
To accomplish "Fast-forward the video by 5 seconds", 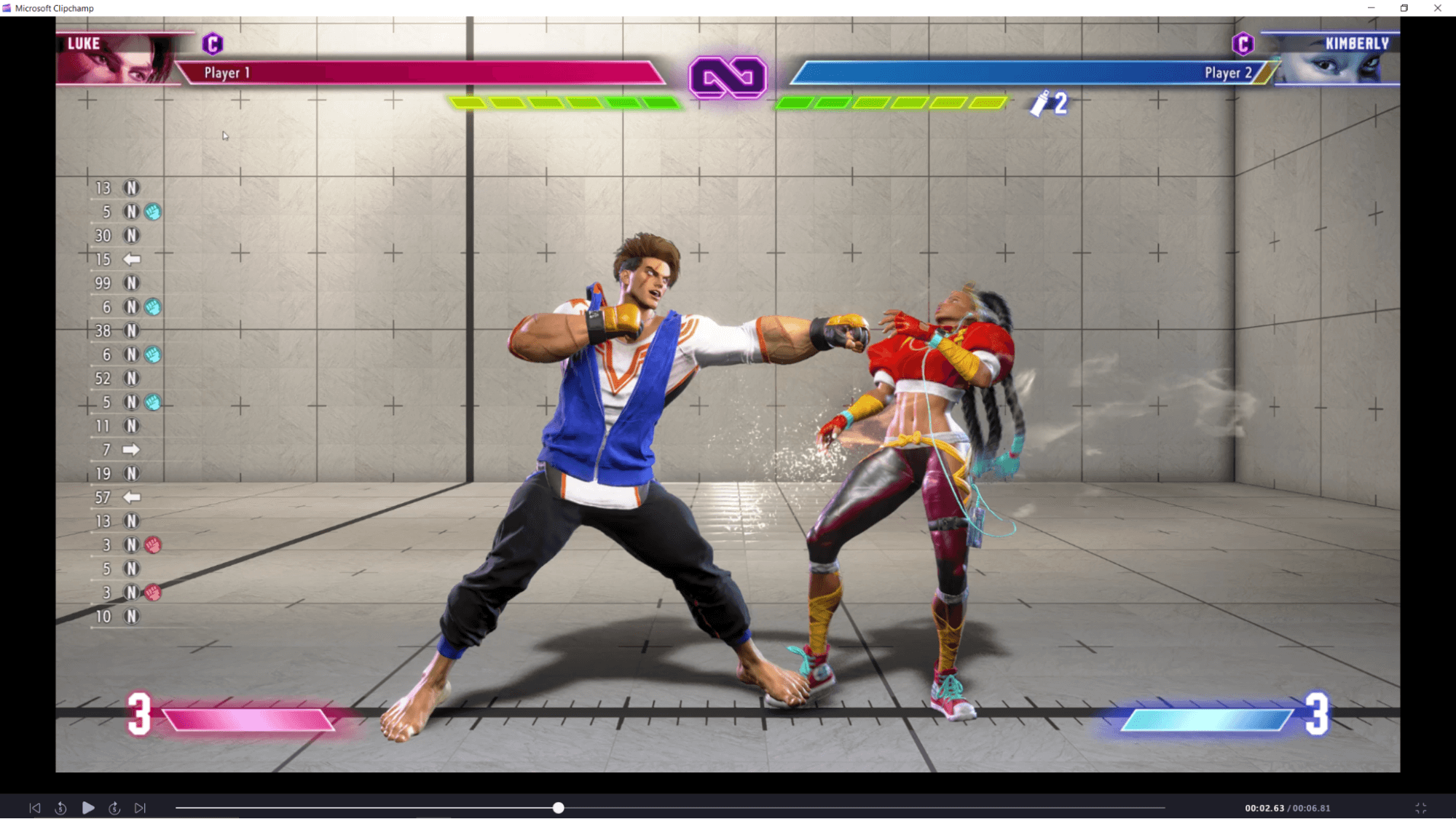I will point(114,807).
